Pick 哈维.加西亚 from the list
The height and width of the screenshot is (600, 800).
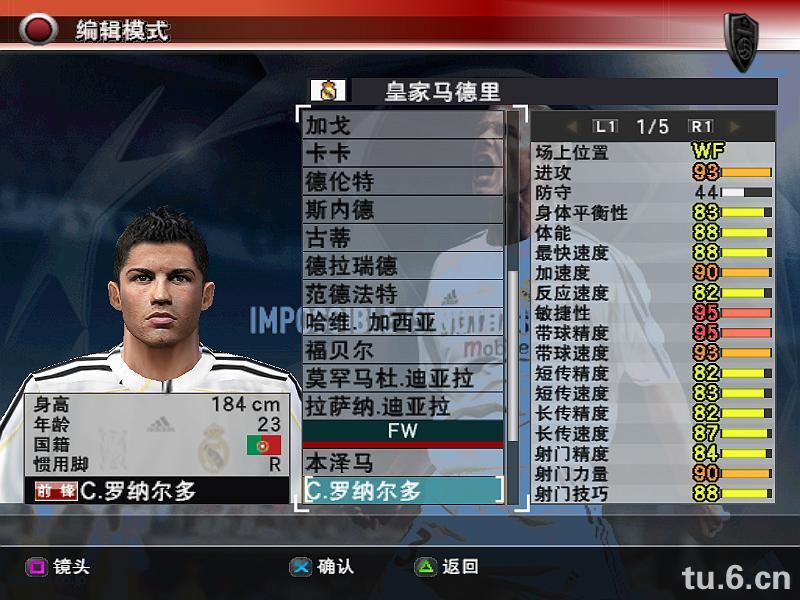click(403, 321)
